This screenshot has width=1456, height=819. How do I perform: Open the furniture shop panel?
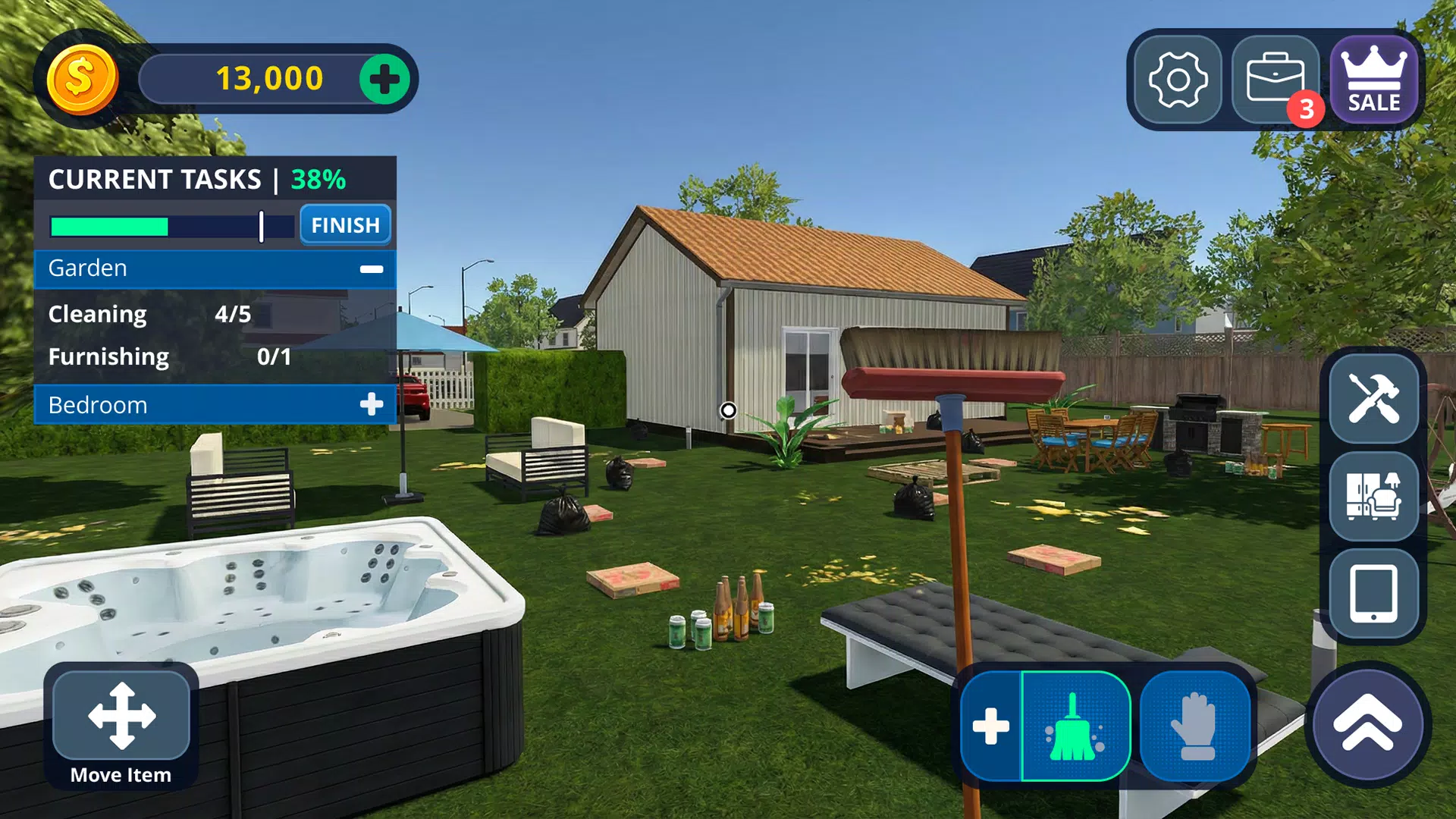1374,497
